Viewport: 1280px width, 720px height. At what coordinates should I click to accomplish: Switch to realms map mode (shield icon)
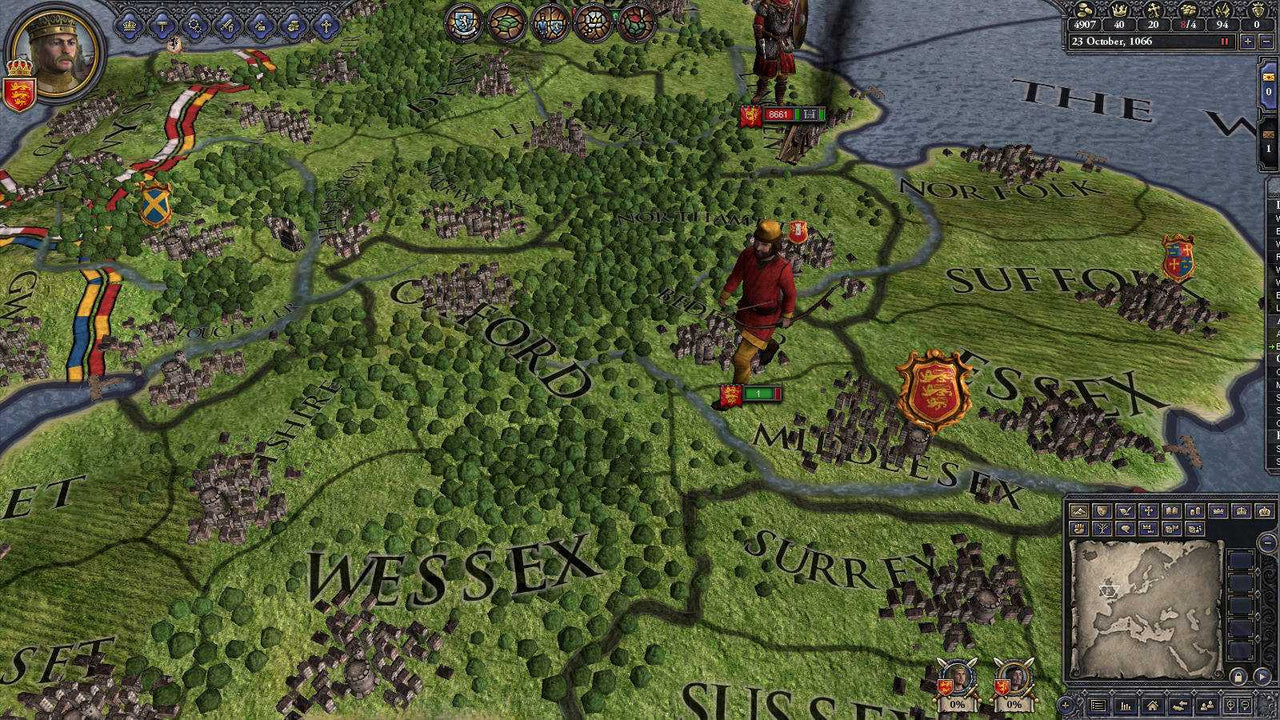[1102, 512]
